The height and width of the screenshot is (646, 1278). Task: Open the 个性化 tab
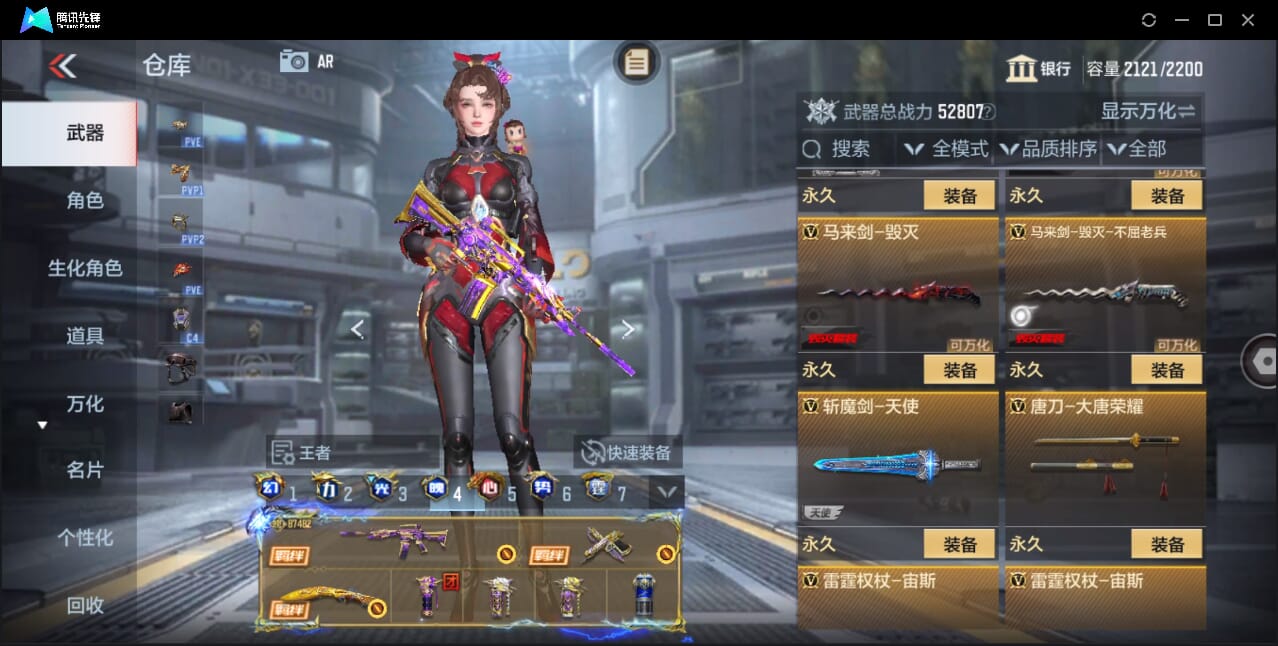[85, 538]
